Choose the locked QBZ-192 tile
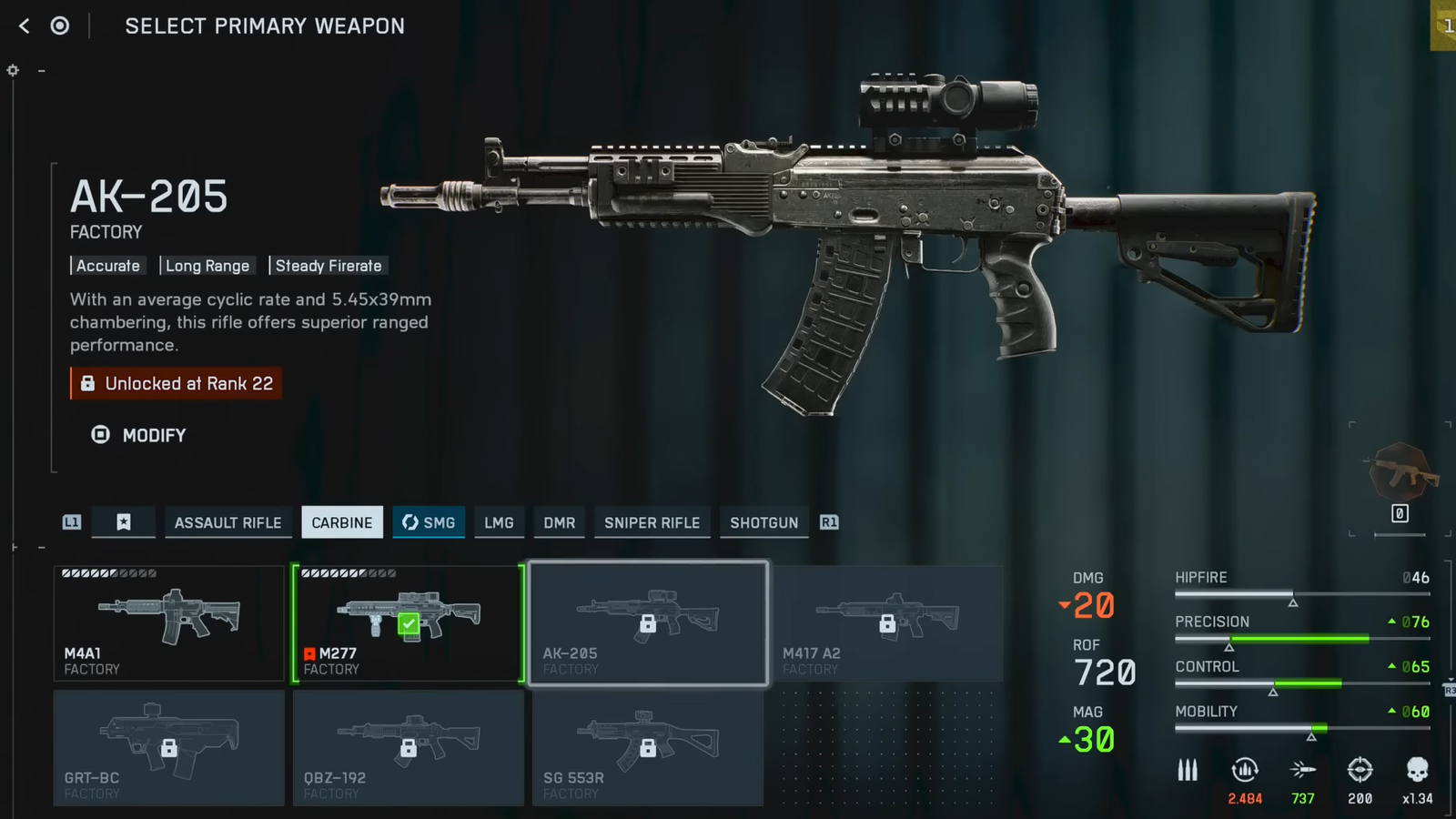 [x=408, y=747]
